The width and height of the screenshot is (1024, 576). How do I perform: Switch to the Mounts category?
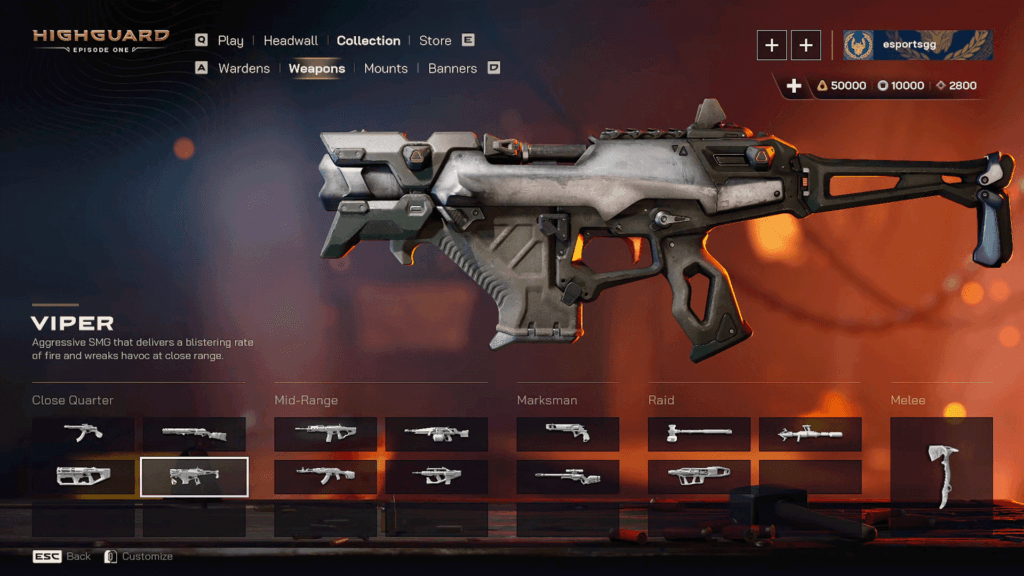(386, 69)
